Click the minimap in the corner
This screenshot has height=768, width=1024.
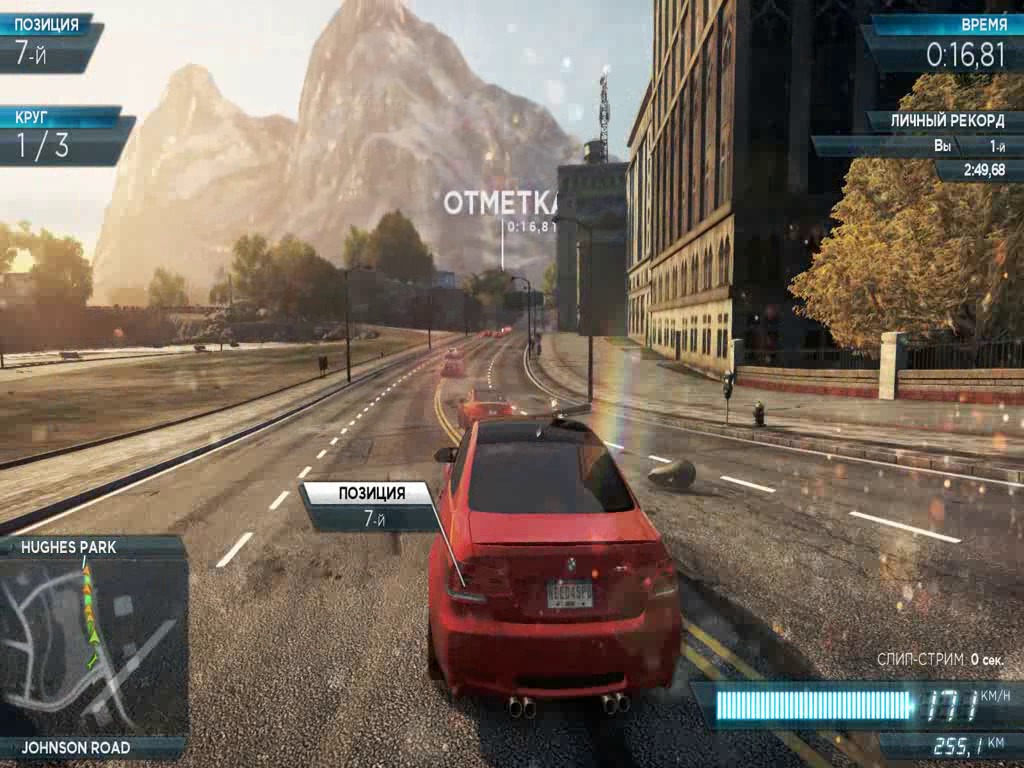(93, 646)
